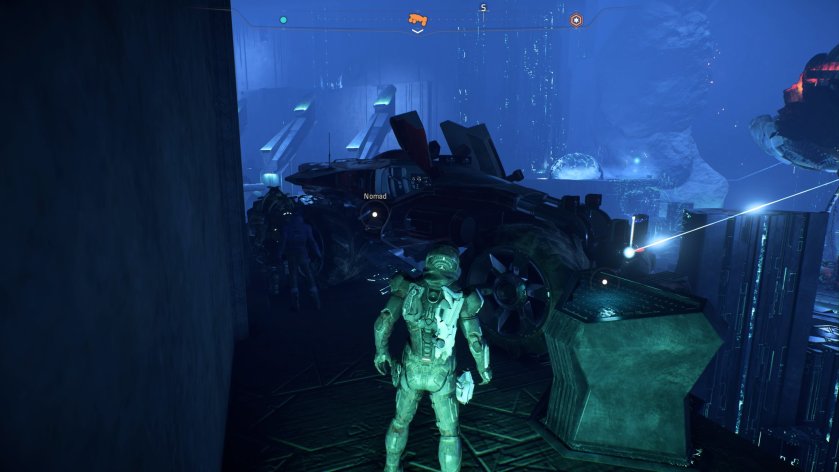Select the Nomad interaction marker

[x=375, y=213]
